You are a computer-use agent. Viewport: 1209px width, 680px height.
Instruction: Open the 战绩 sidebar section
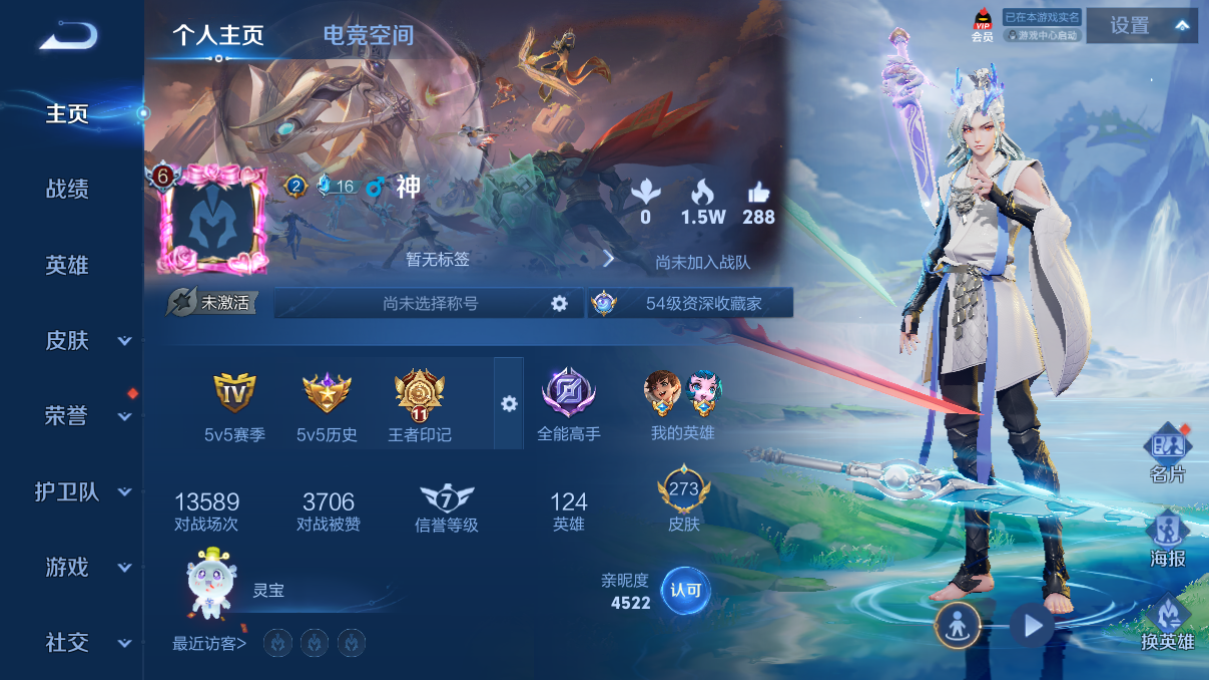pos(67,189)
